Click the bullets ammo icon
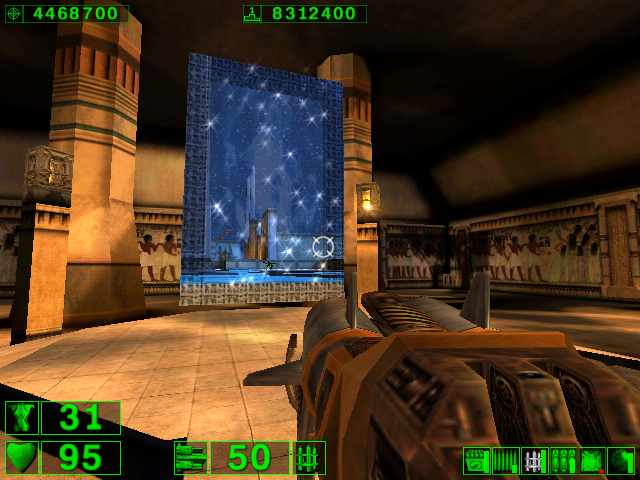 click(505, 460)
